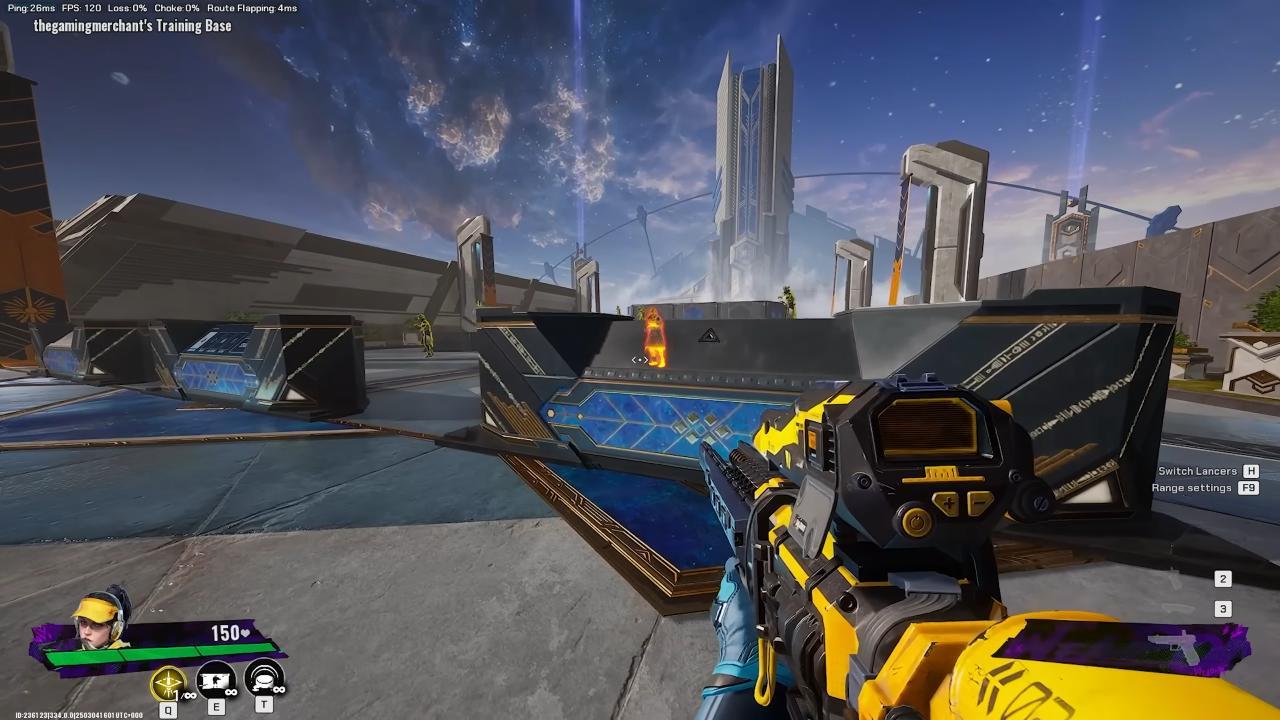The height and width of the screenshot is (720, 1280).
Task: Open the Switch Lancers option
Action: (1198, 471)
